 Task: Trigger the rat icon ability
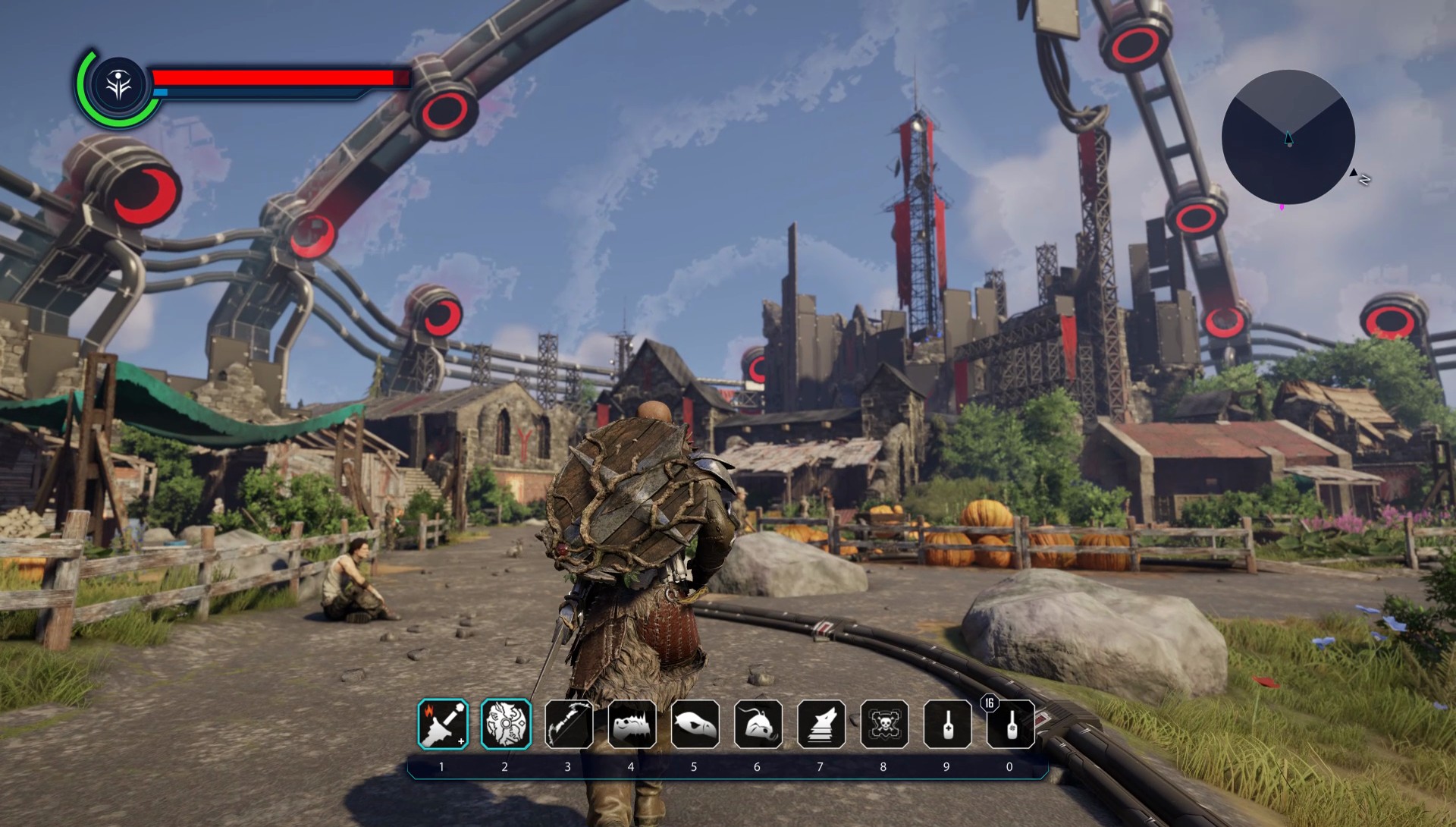tap(758, 724)
